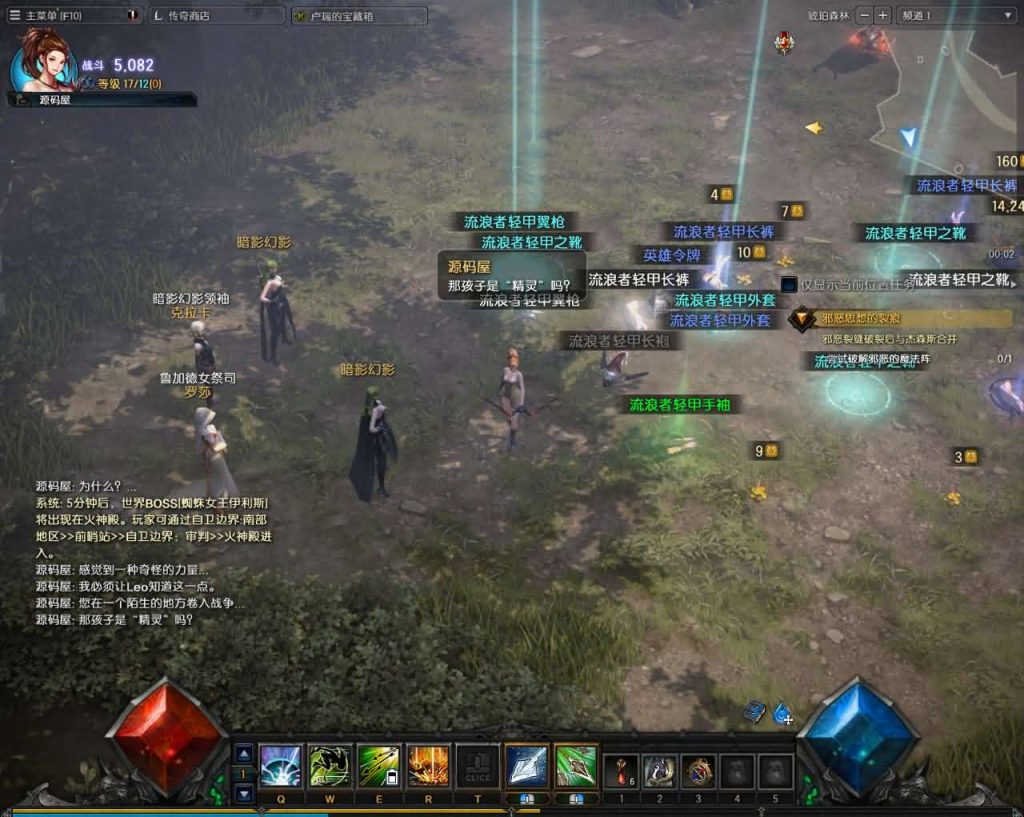Open 卢瑞的宝藏箱 treasure chest
Image resolution: width=1024 pixels, height=817 pixels.
click(359, 16)
